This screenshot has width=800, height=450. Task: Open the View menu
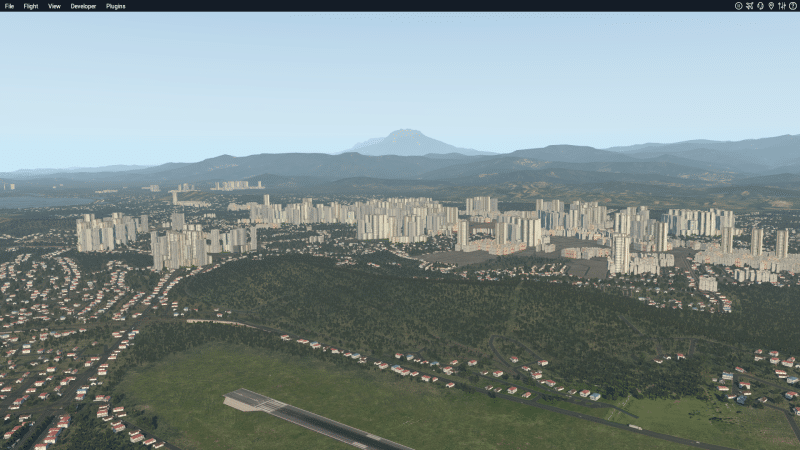[54, 6]
